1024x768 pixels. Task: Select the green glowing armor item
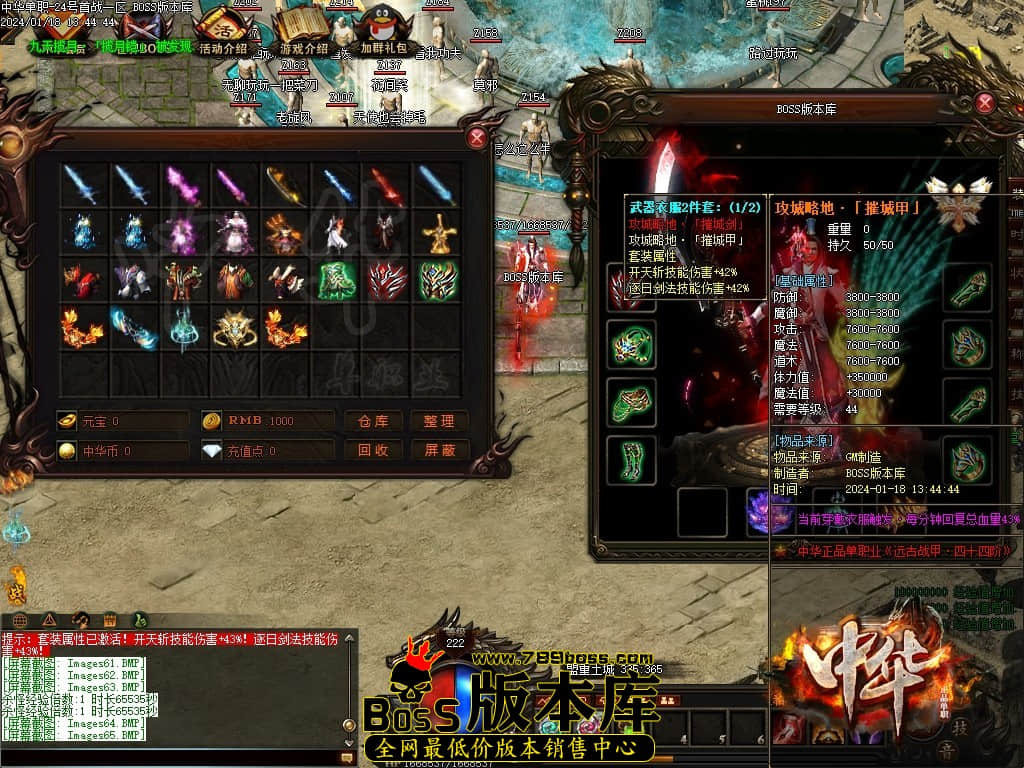coord(336,281)
